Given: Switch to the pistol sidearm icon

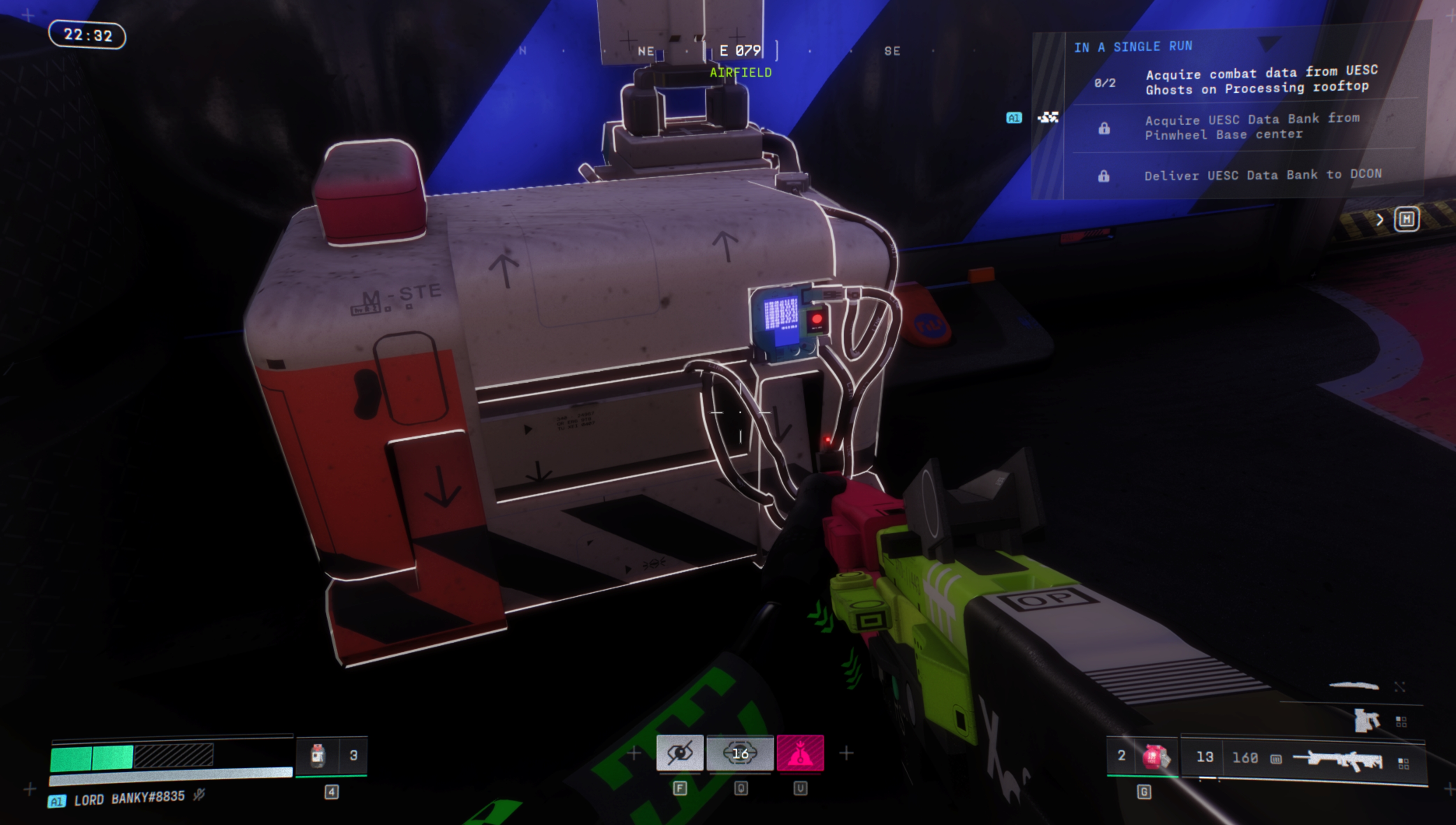Looking at the screenshot, I should (x=1366, y=720).
